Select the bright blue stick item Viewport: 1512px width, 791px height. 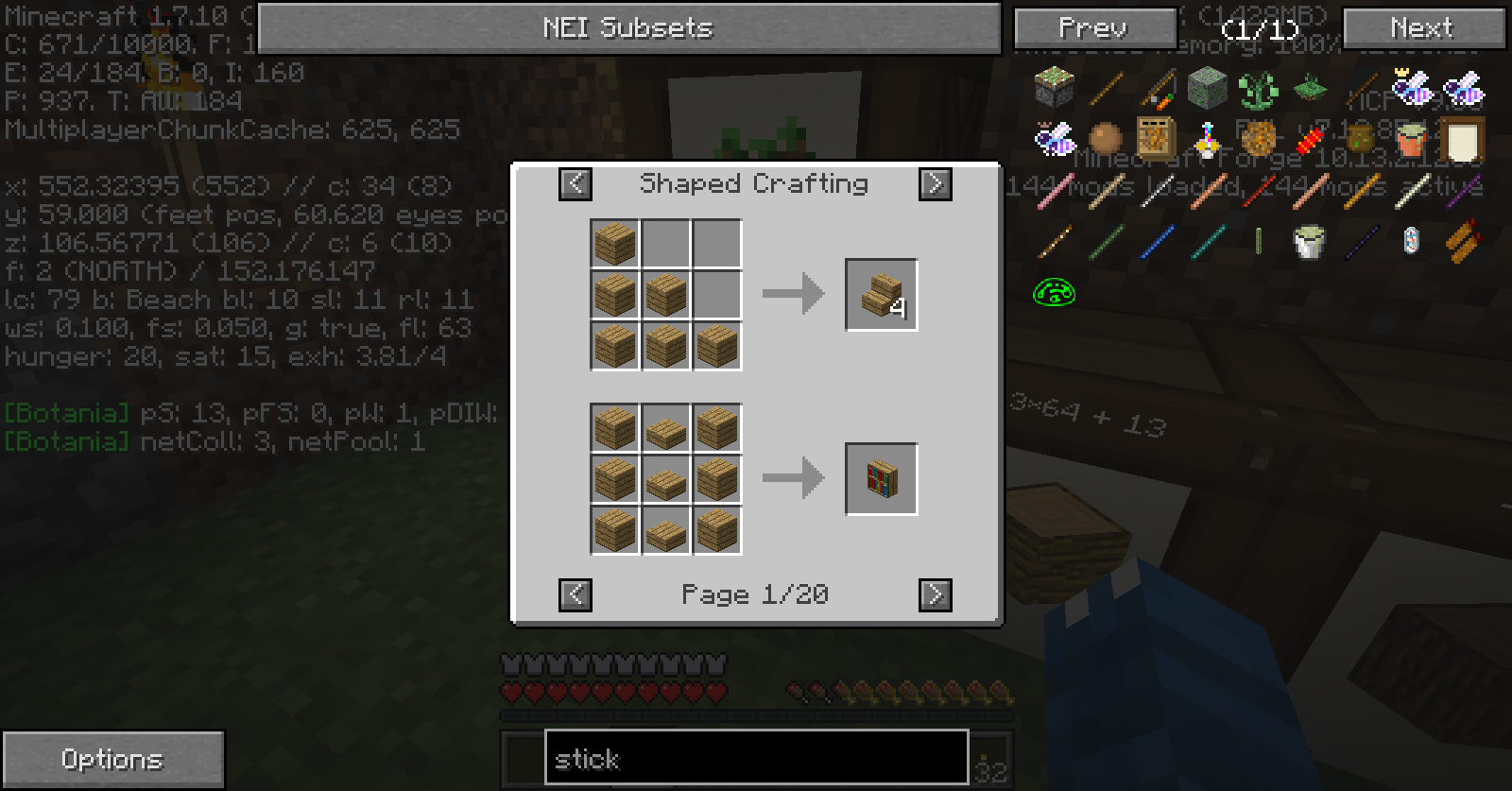(1157, 242)
